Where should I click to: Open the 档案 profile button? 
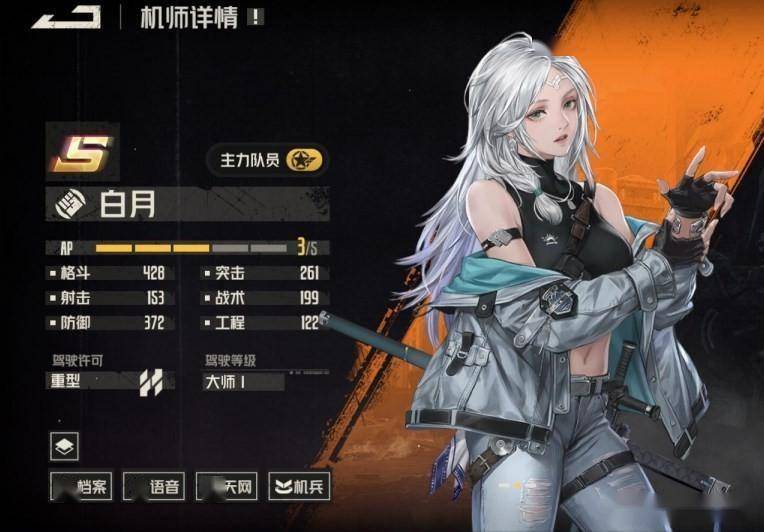(81, 487)
